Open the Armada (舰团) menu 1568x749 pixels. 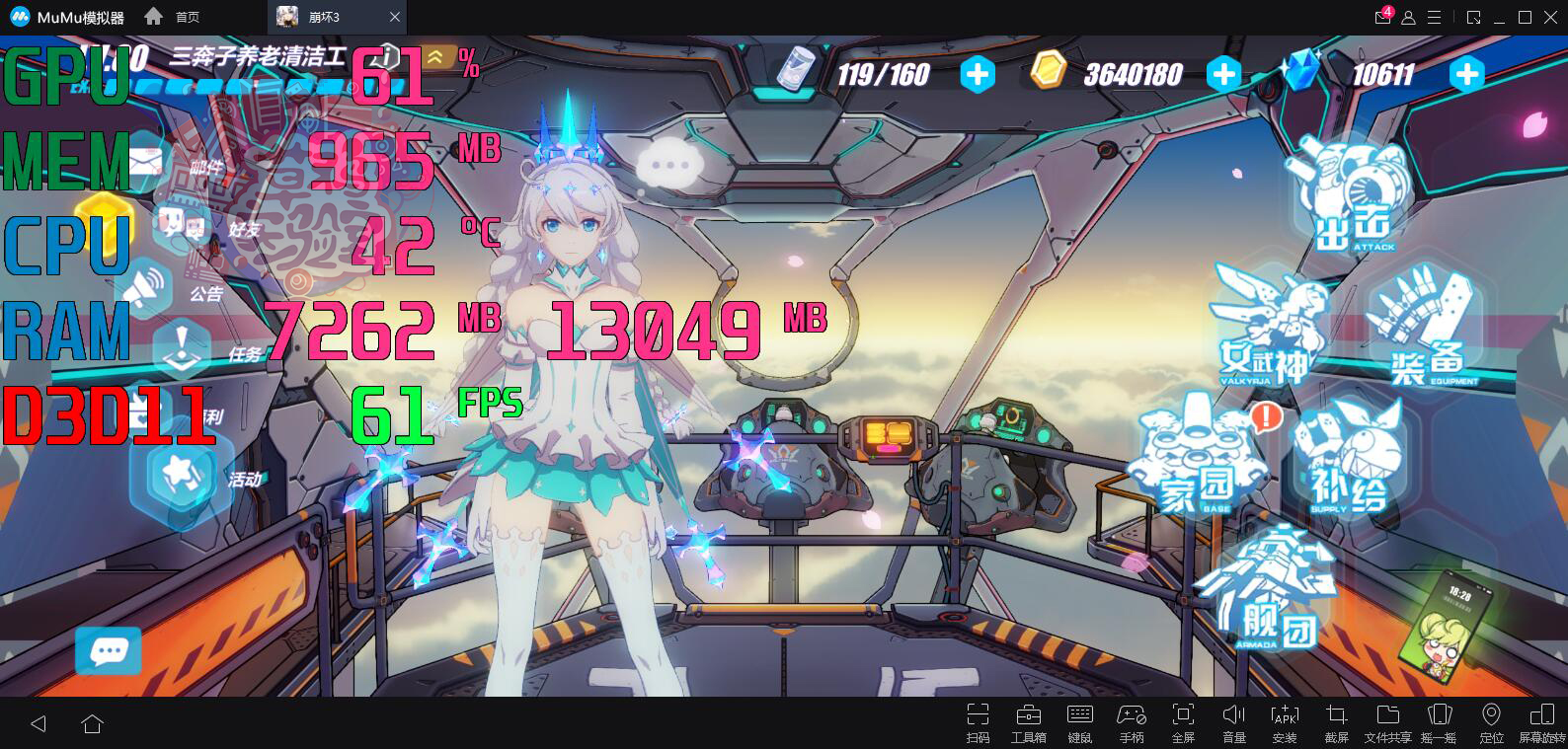[1269, 592]
